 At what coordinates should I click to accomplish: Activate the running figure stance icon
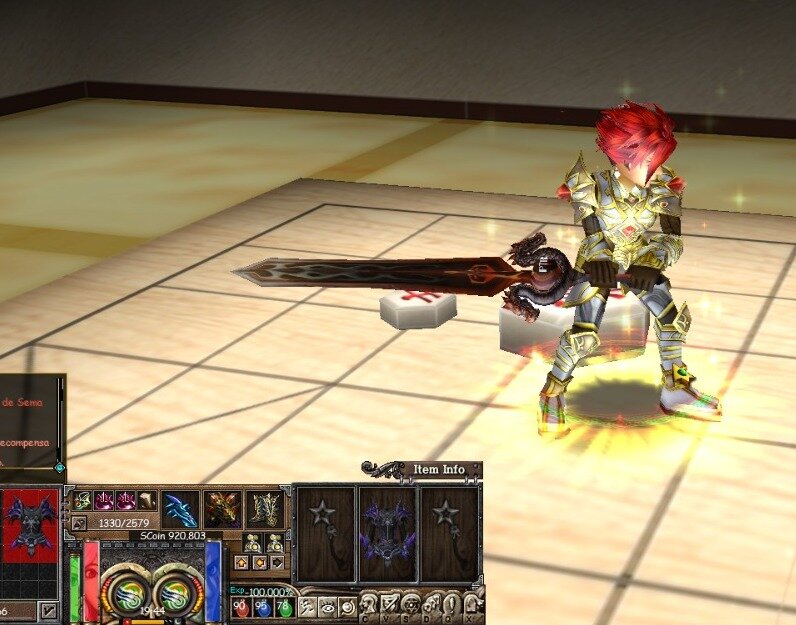click(x=306, y=606)
